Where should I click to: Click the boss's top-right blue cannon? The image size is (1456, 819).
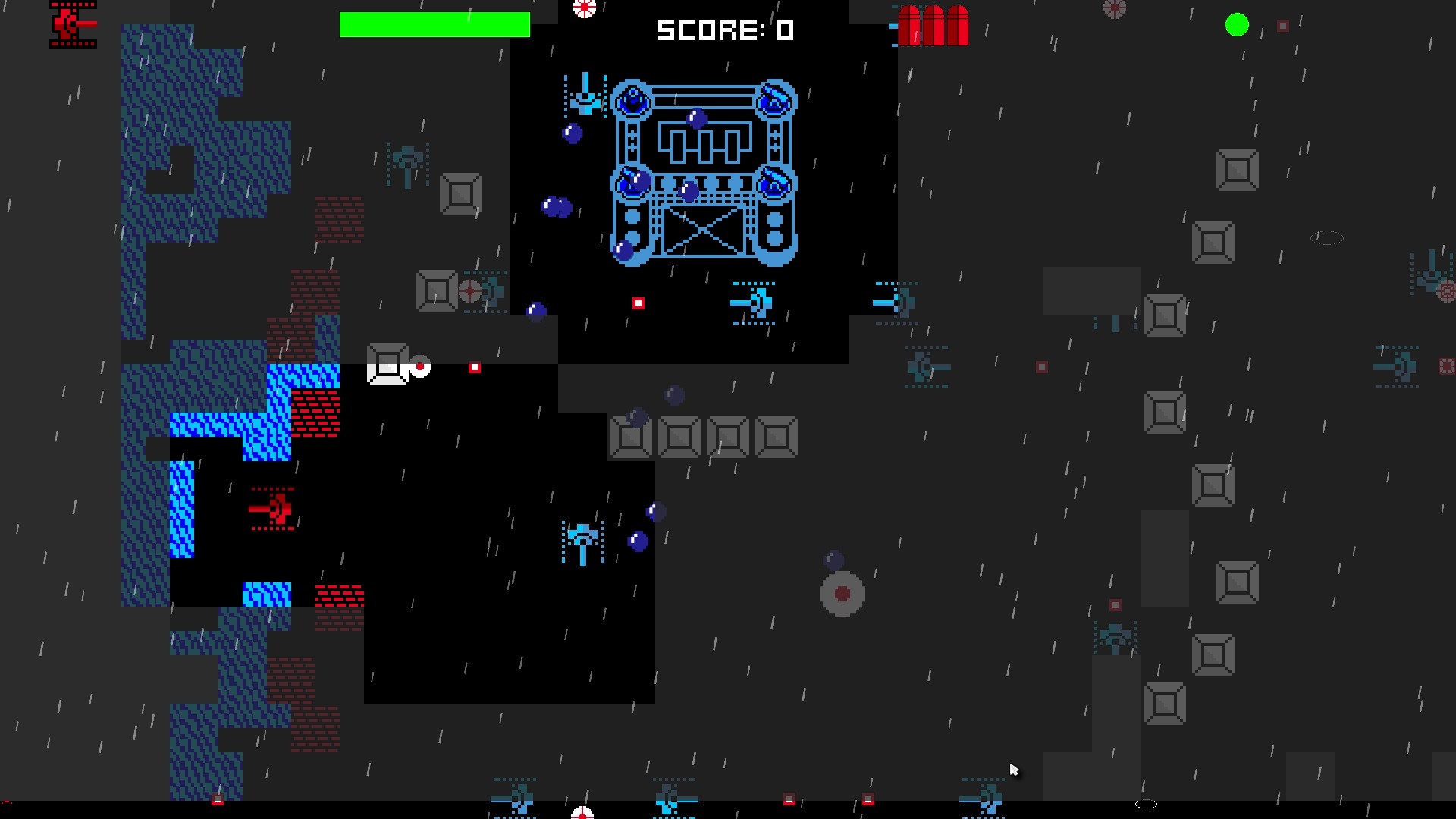[774, 99]
